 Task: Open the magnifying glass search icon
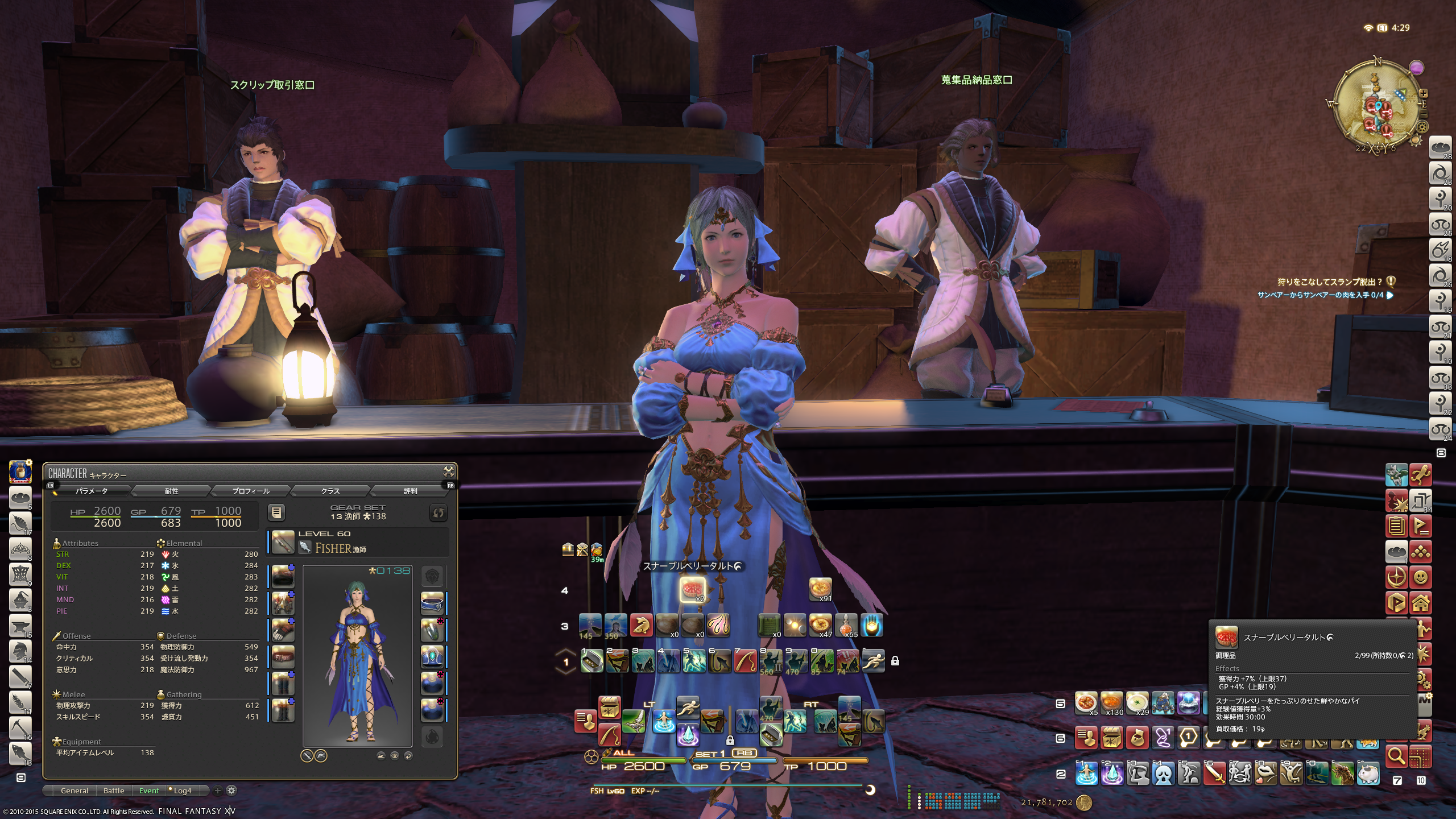coord(1396,756)
